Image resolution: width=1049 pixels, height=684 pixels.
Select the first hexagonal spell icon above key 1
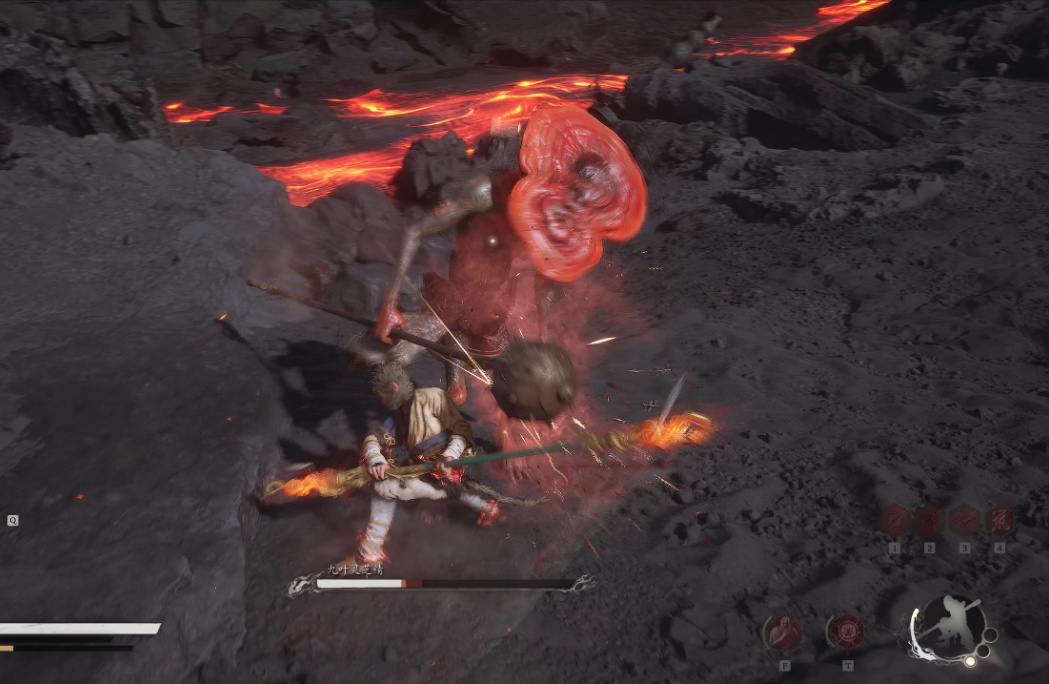click(x=896, y=520)
